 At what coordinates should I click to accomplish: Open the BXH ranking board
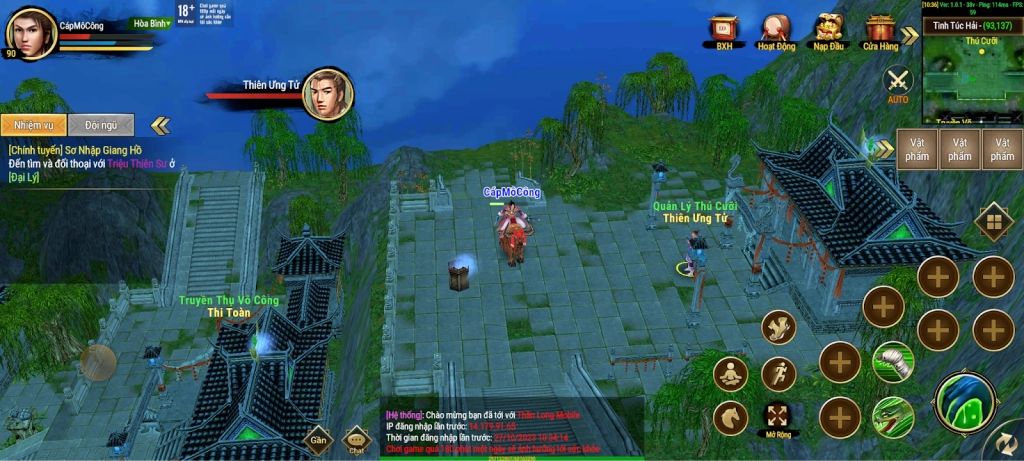click(x=724, y=29)
